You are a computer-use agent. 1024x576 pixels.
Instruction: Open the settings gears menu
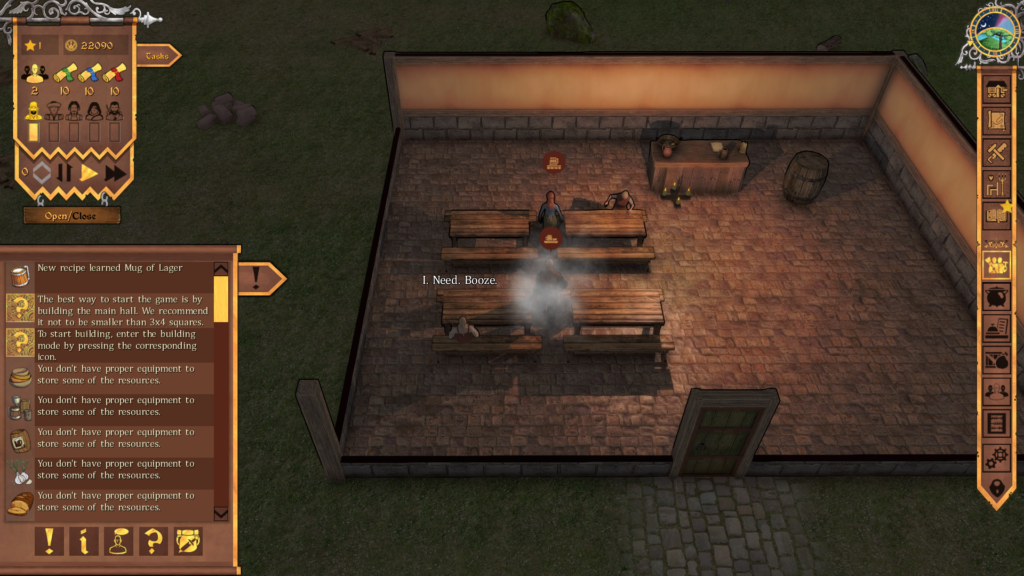point(997,456)
